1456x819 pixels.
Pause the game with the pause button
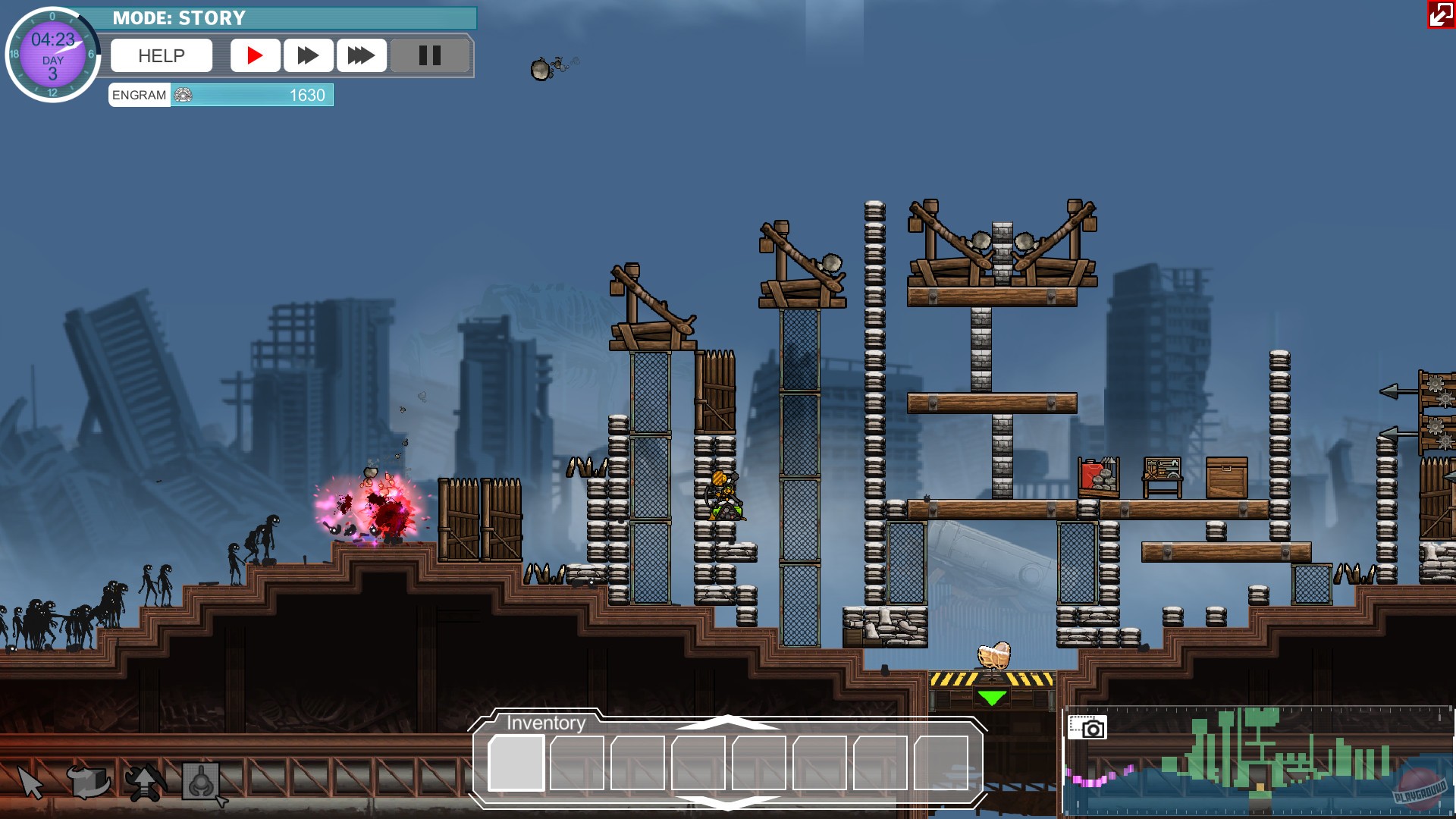(429, 55)
